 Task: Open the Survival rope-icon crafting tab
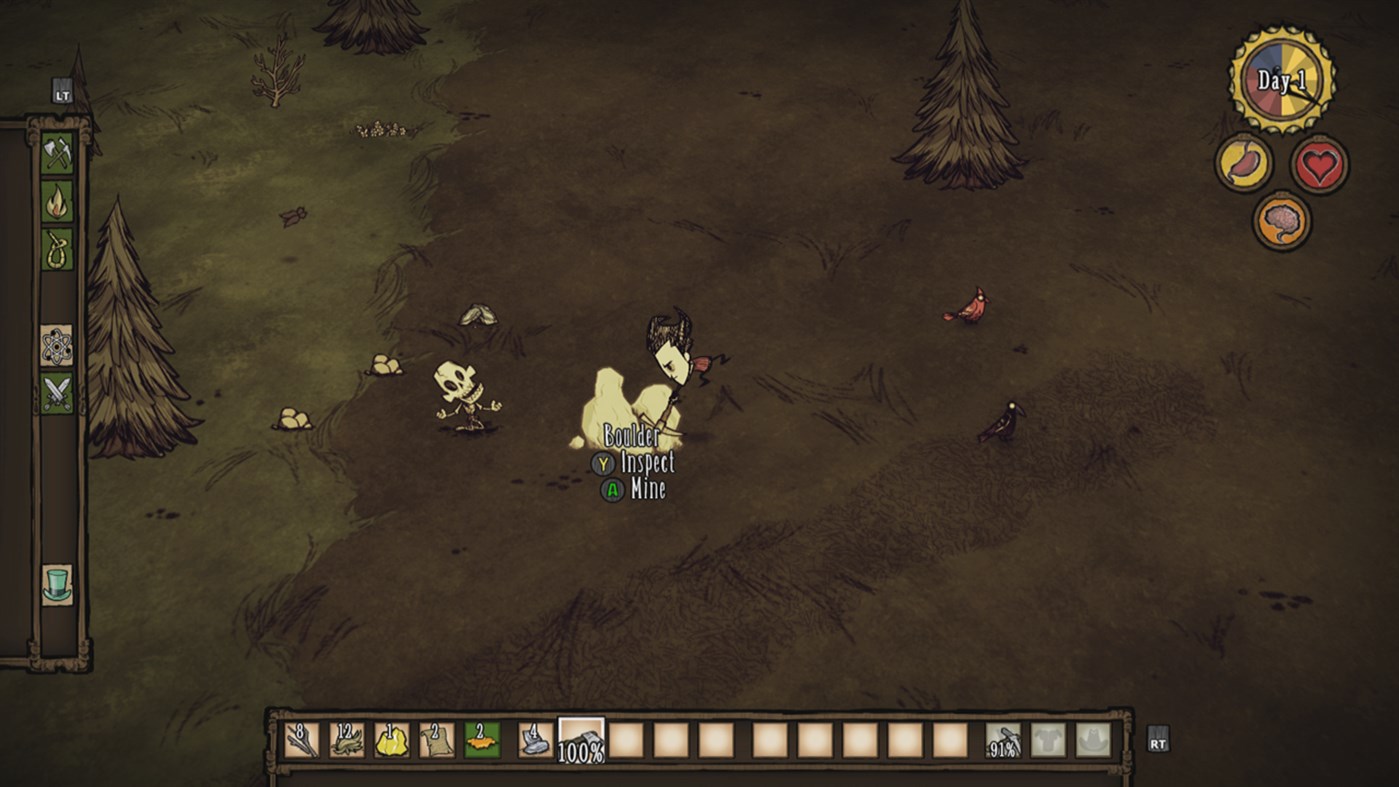(x=57, y=248)
